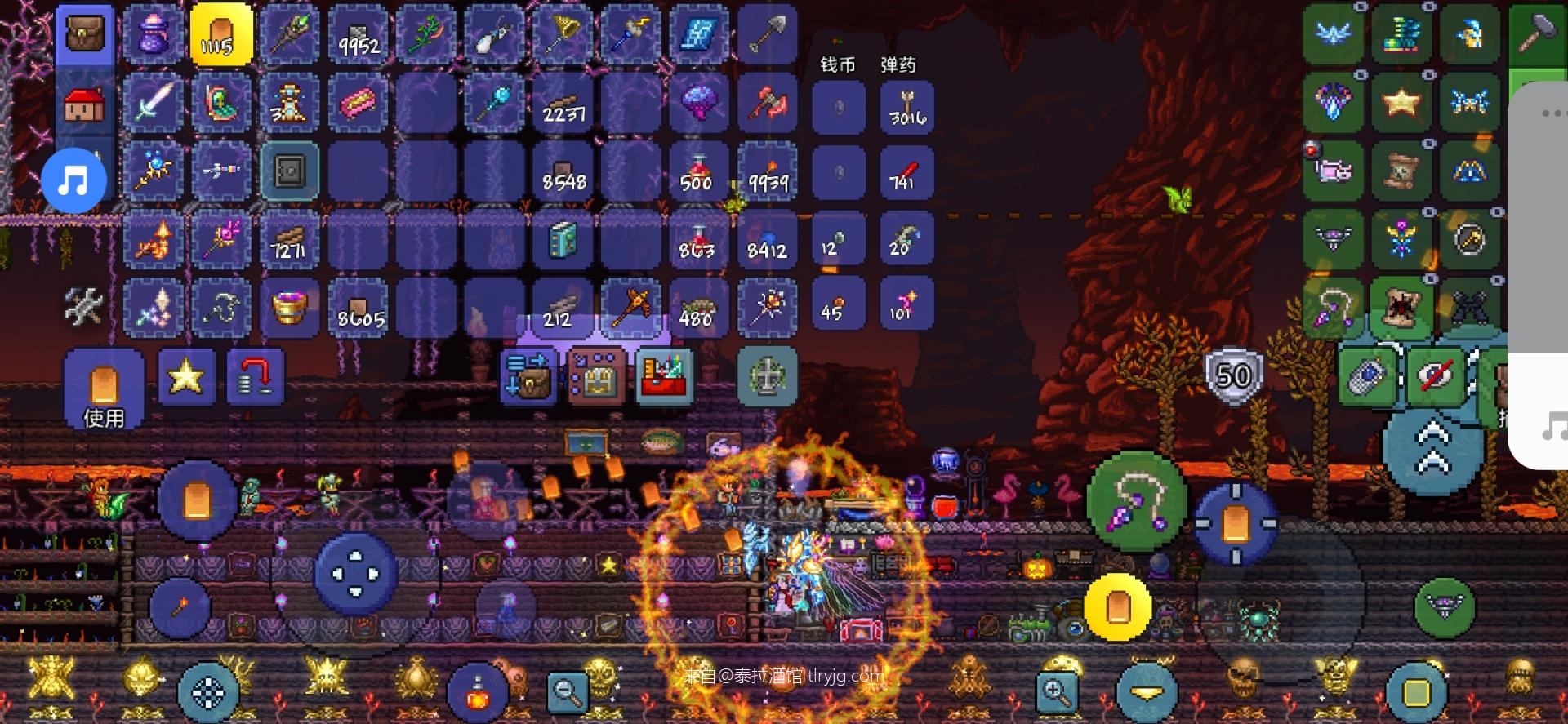Select the safe item slot
The height and width of the screenshot is (724, 1568).
pos(289,171)
